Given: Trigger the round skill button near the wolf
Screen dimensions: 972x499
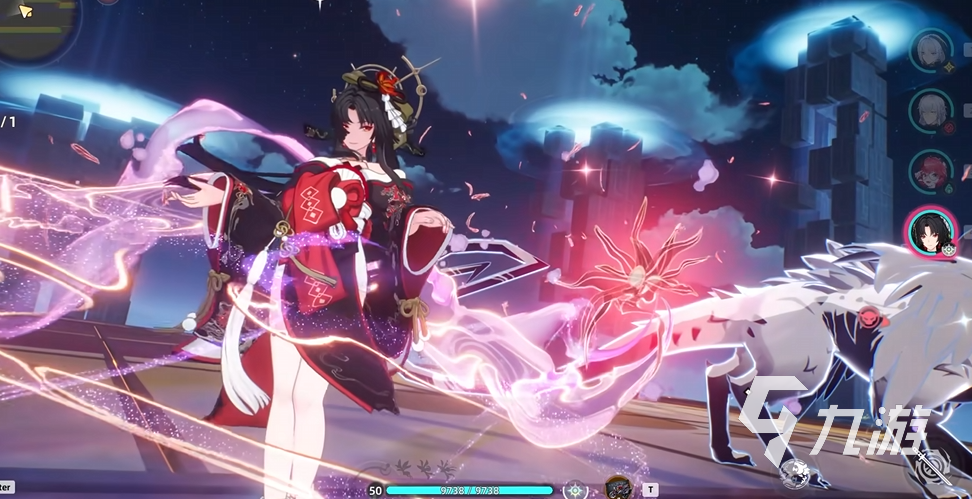Looking at the screenshot, I should click(x=797, y=474).
